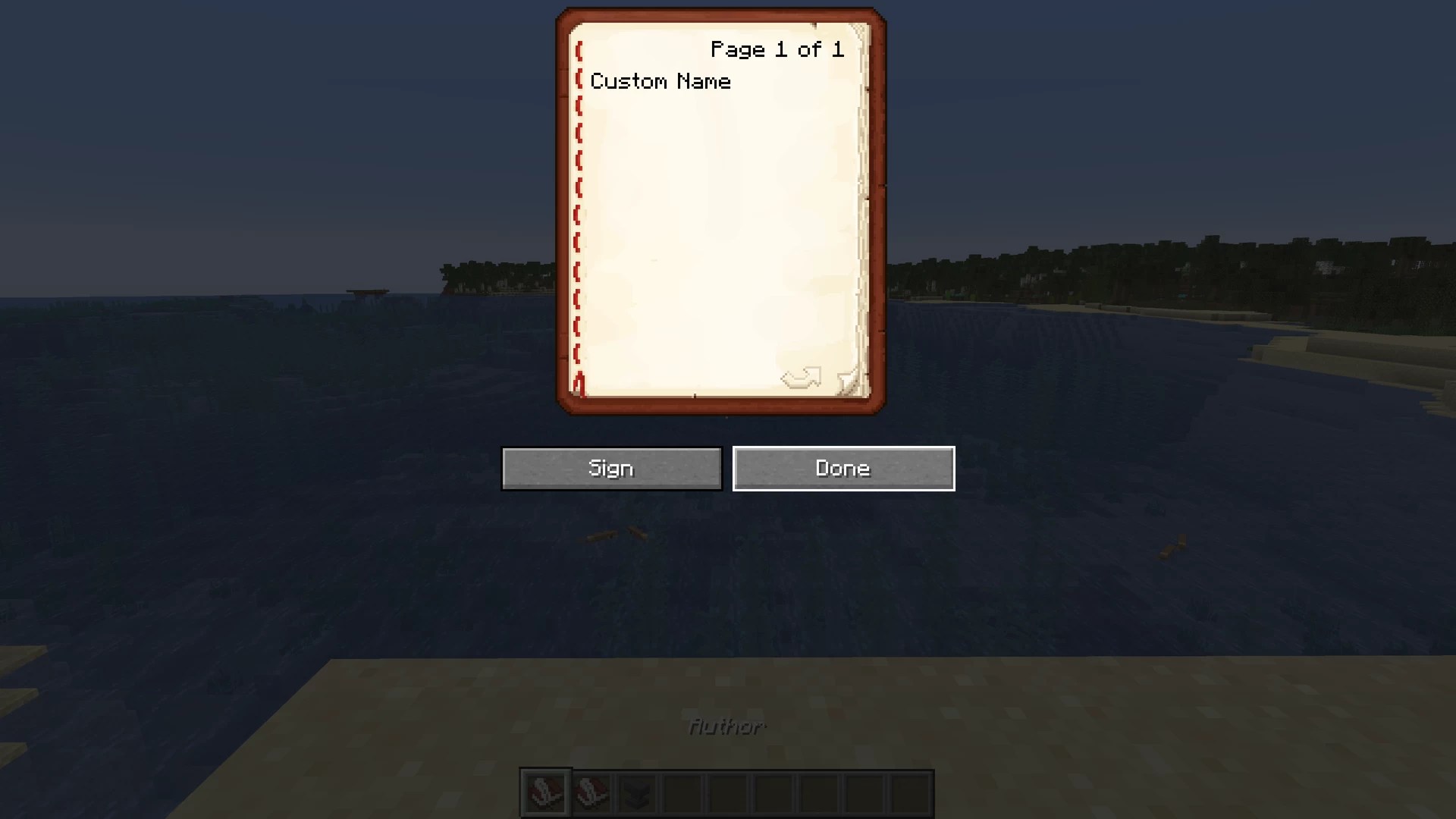Click the Custom Name text line
1456x819 pixels.
click(661, 81)
